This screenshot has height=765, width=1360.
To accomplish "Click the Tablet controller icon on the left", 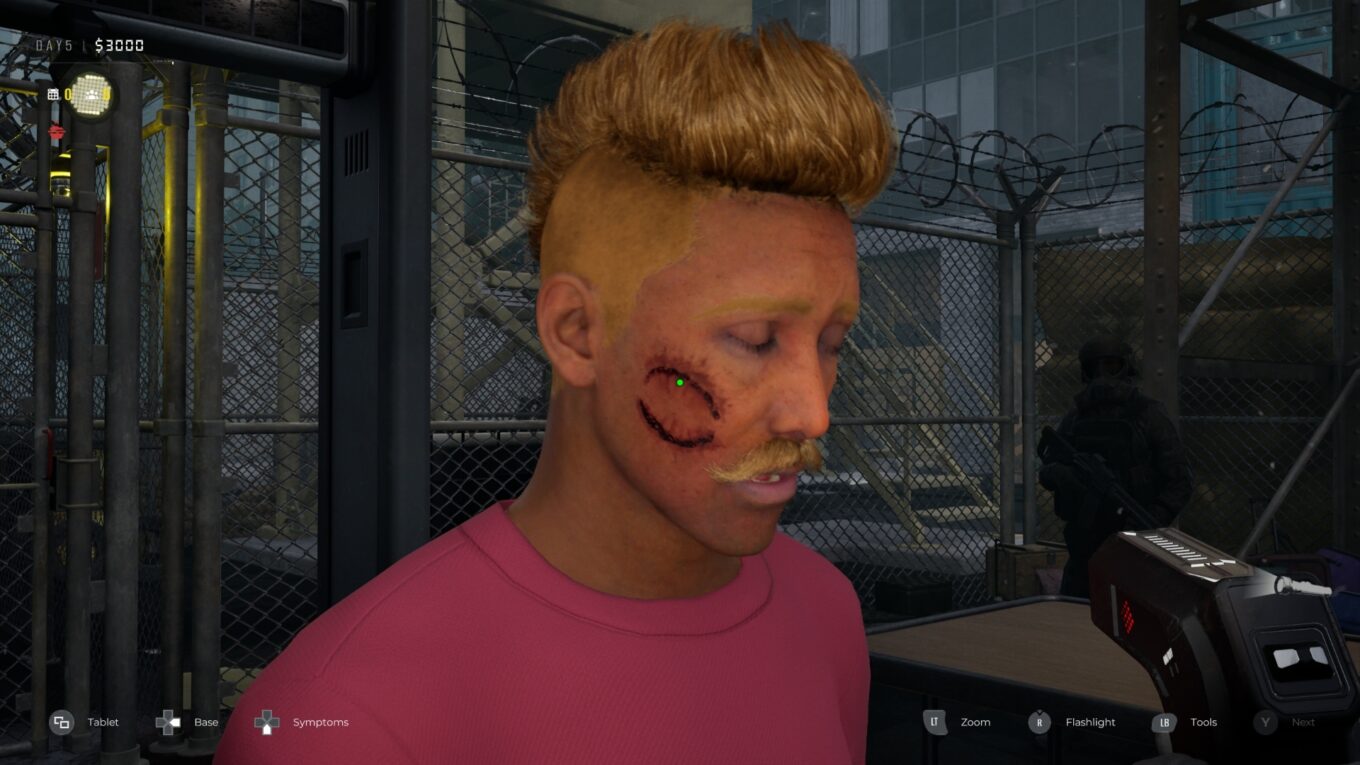I will 62,721.
